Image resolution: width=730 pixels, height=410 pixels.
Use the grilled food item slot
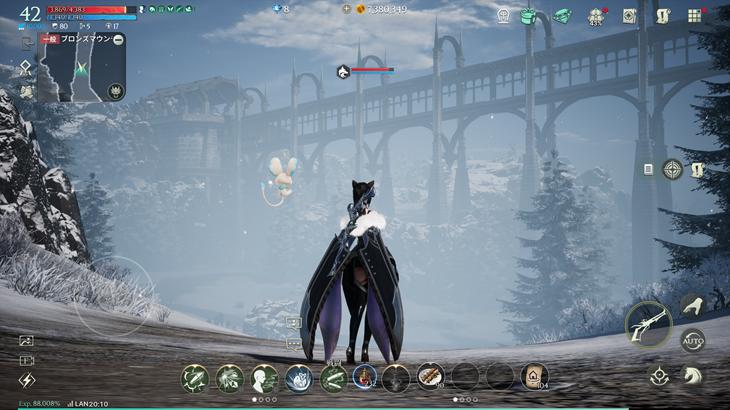430,376
